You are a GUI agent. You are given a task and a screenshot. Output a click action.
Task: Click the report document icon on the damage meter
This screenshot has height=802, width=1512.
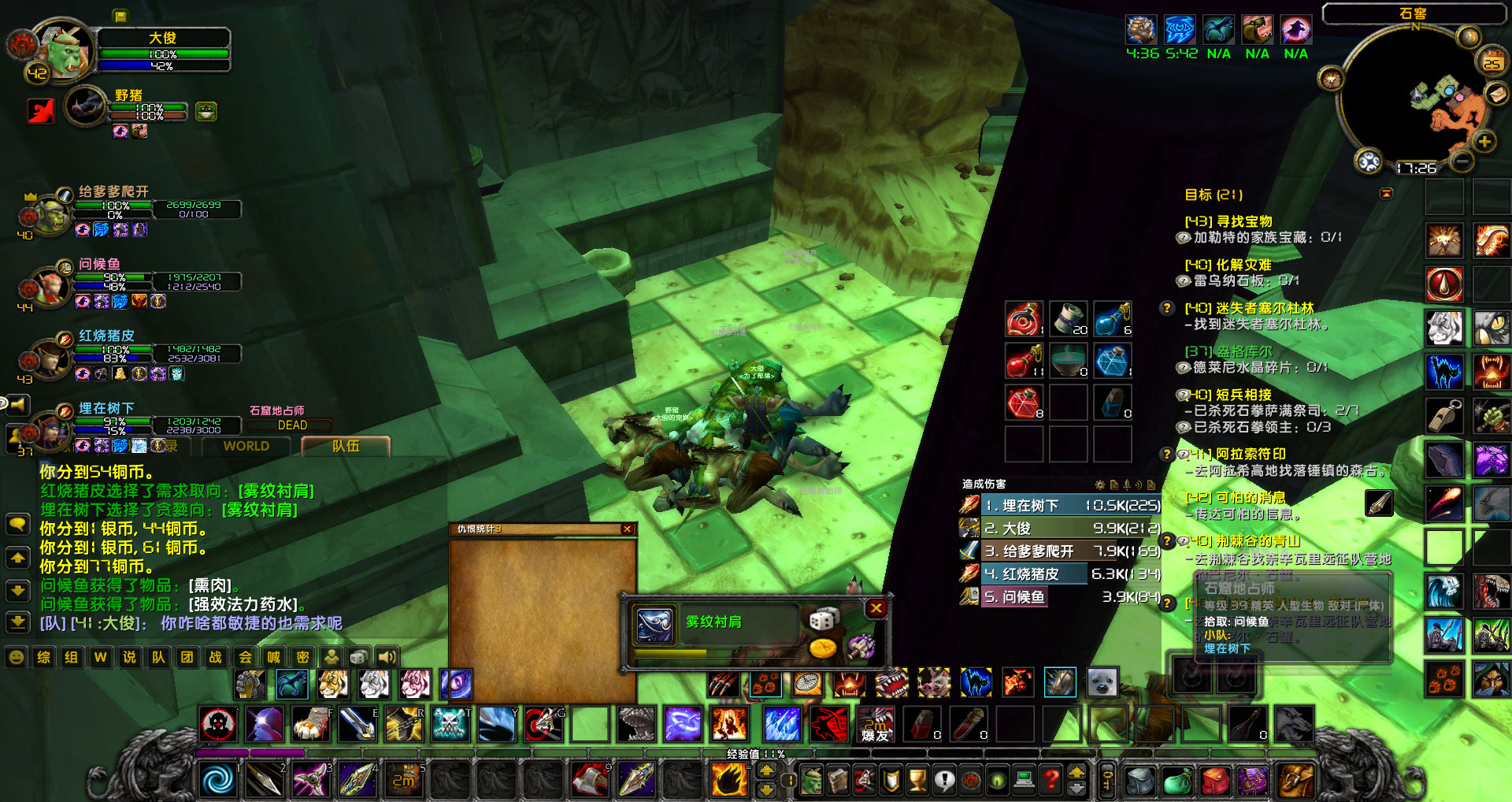[1114, 485]
